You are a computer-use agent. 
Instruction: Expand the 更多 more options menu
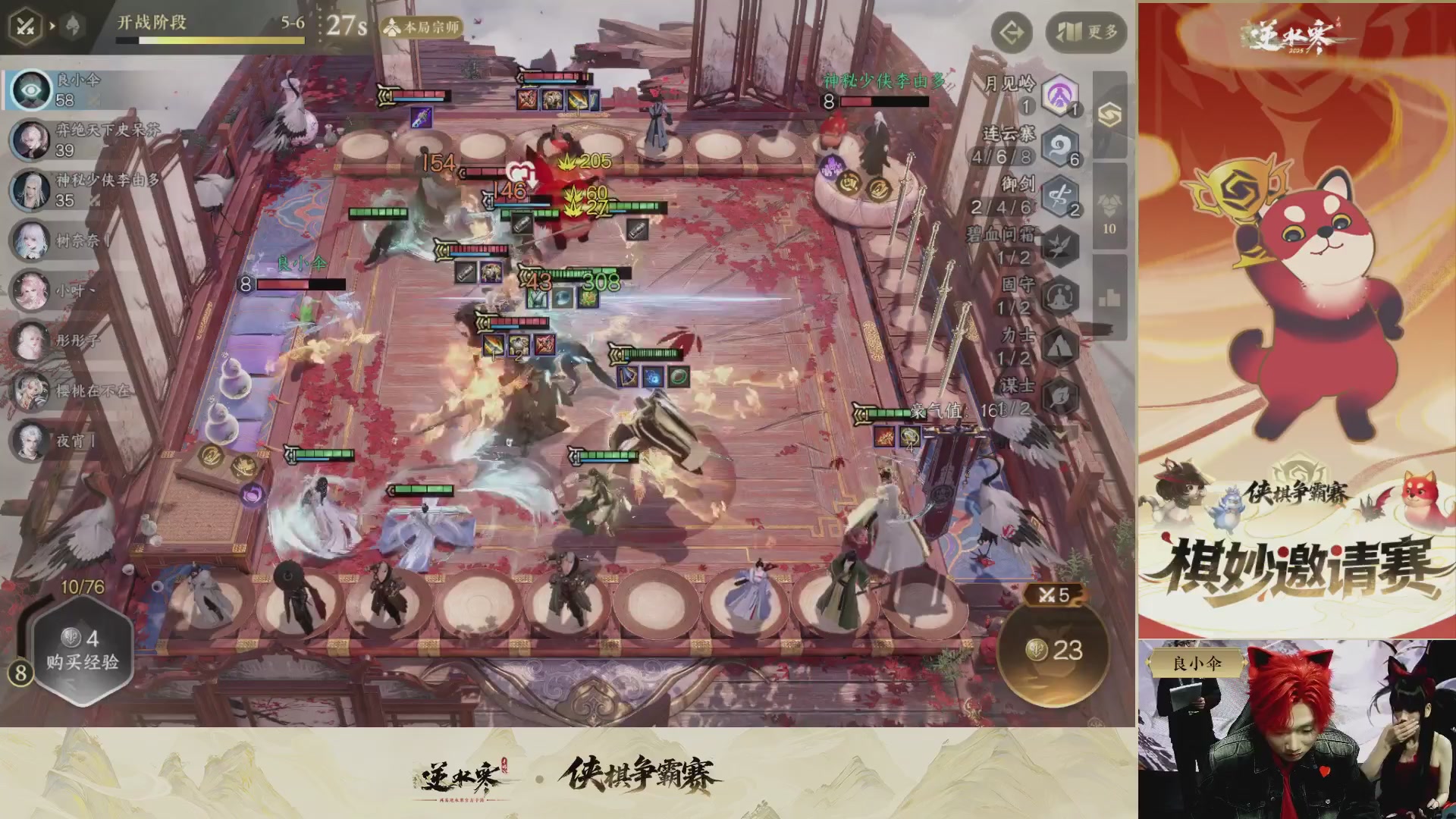(x=1085, y=33)
